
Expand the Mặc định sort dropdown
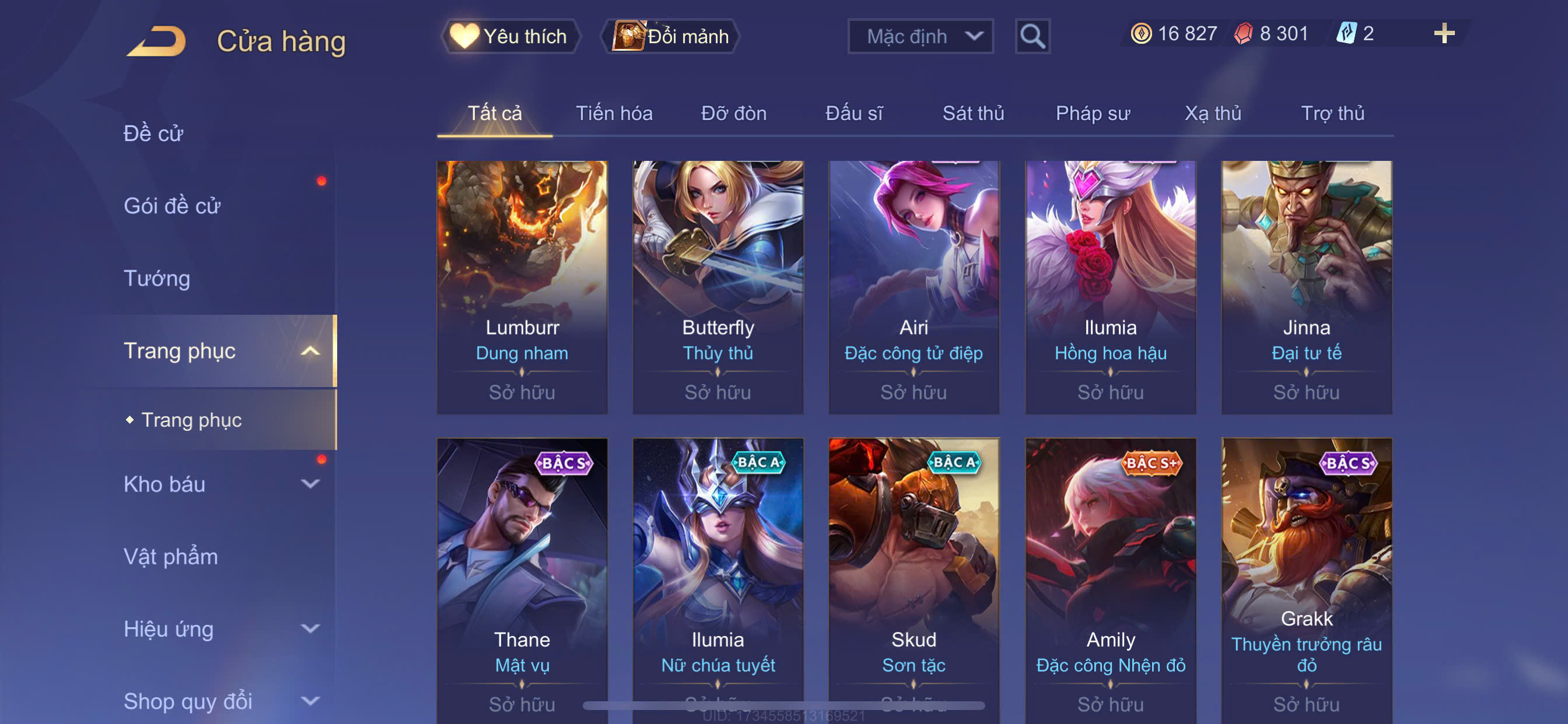[920, 37]
